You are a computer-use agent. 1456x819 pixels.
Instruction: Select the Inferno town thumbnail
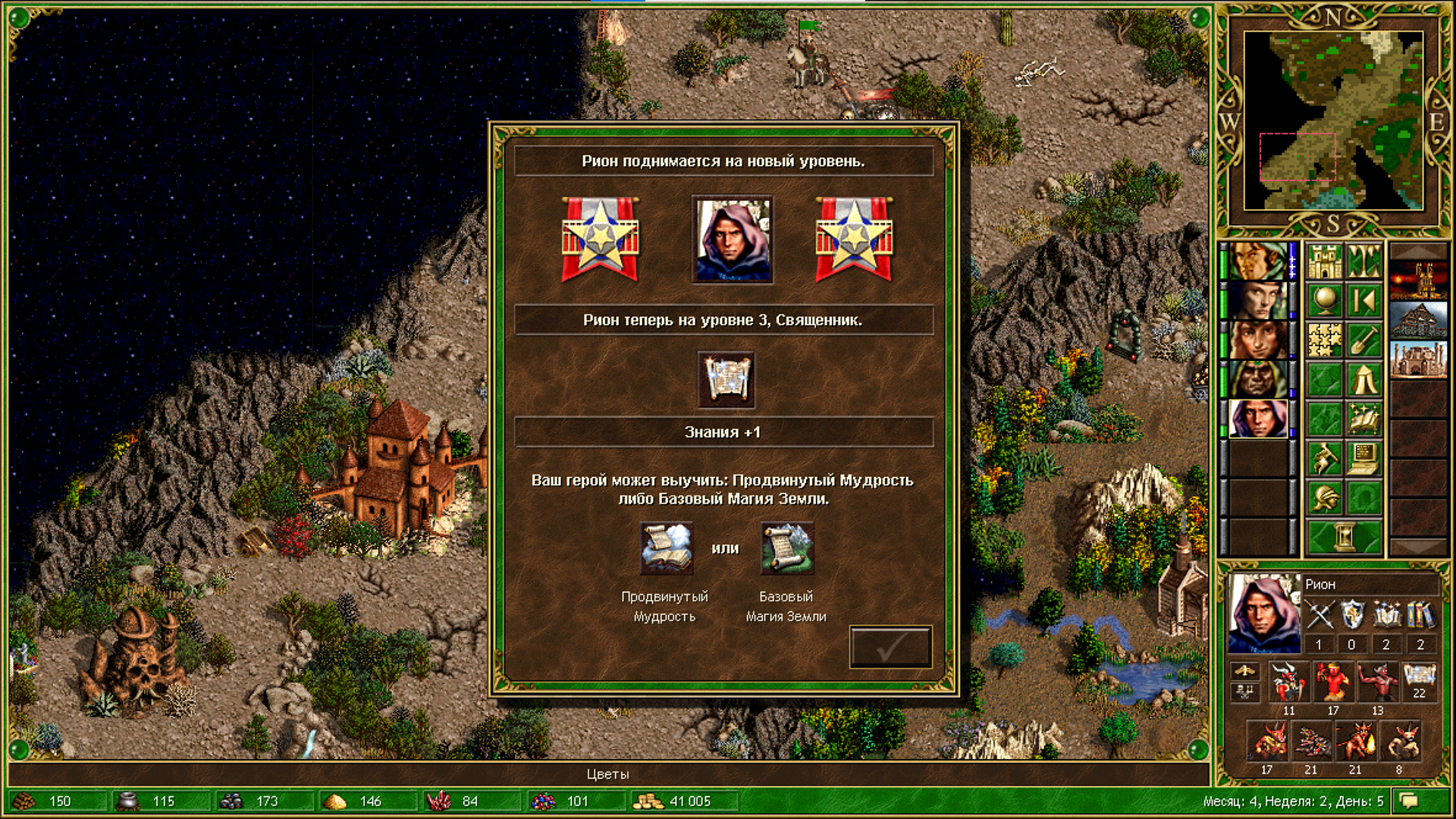(x=1418, y=280)
